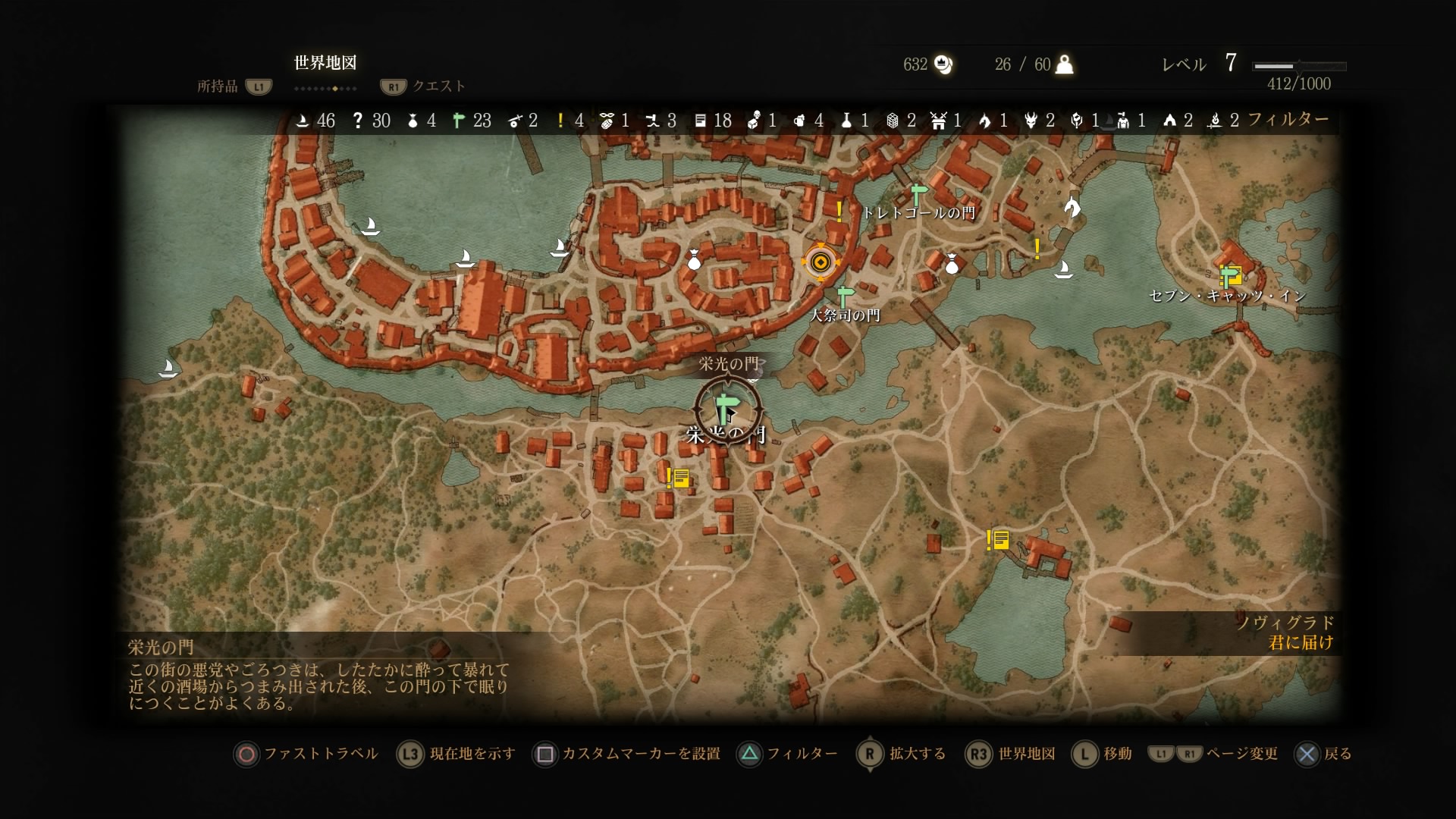The image size is (1456, 819).
Task: Toggle the harbor boat filter icon
Action: click(x=303, y=121)
